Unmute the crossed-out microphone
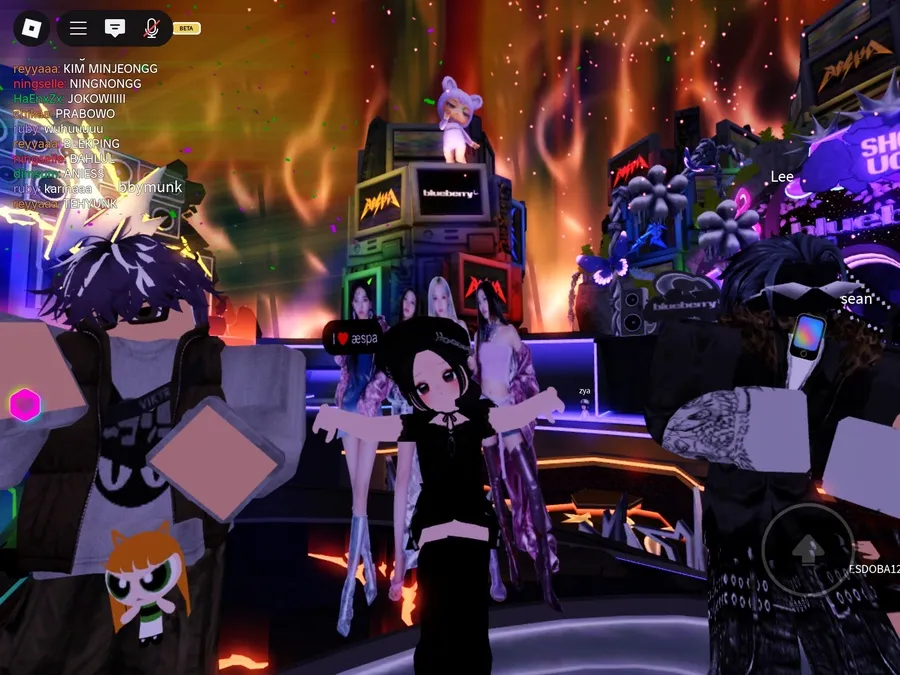Image resolution: width=900 pixels, height=675 pixels. tap(151, 28)
